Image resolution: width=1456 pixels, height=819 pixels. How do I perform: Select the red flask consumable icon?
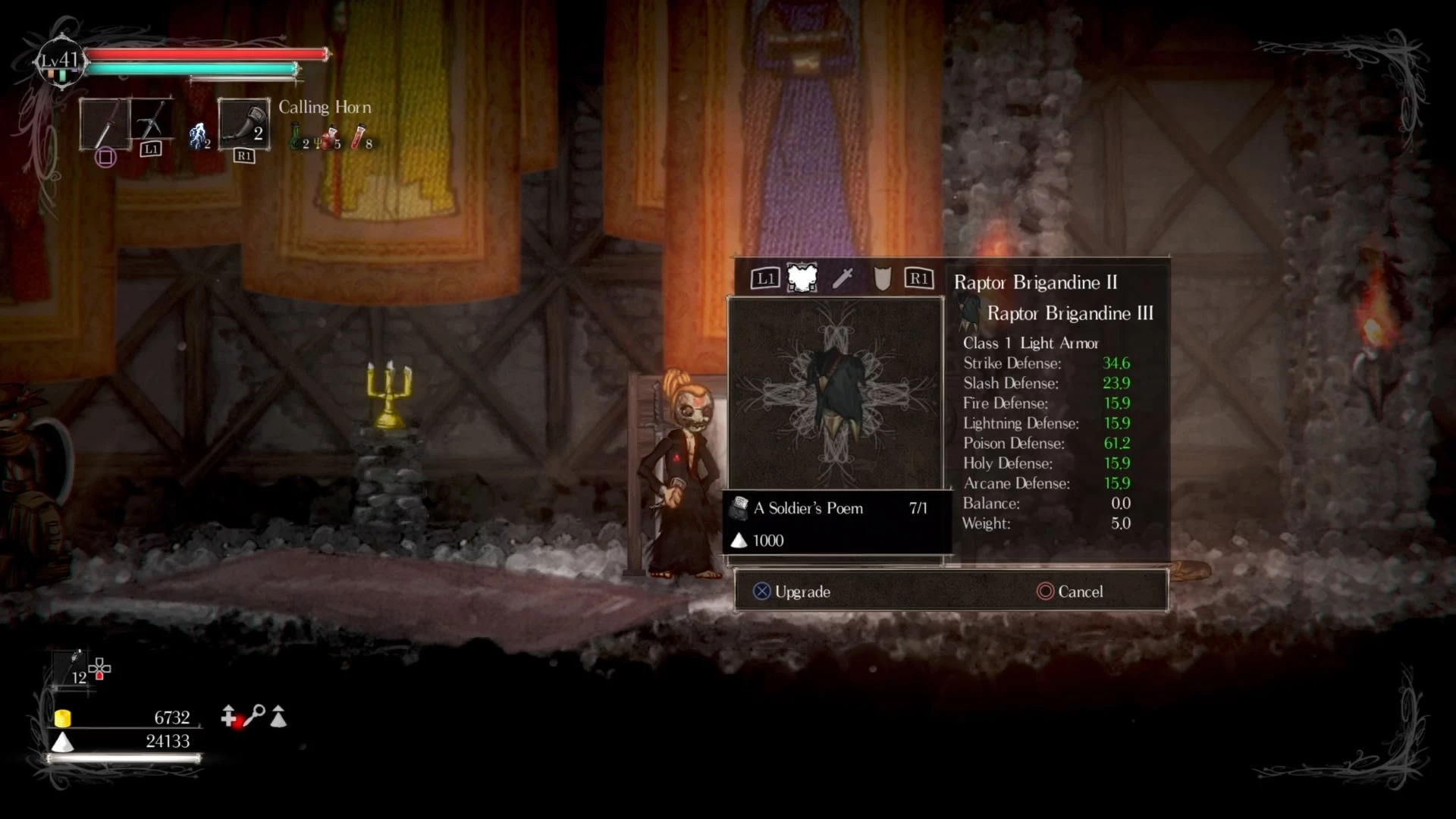358,137
